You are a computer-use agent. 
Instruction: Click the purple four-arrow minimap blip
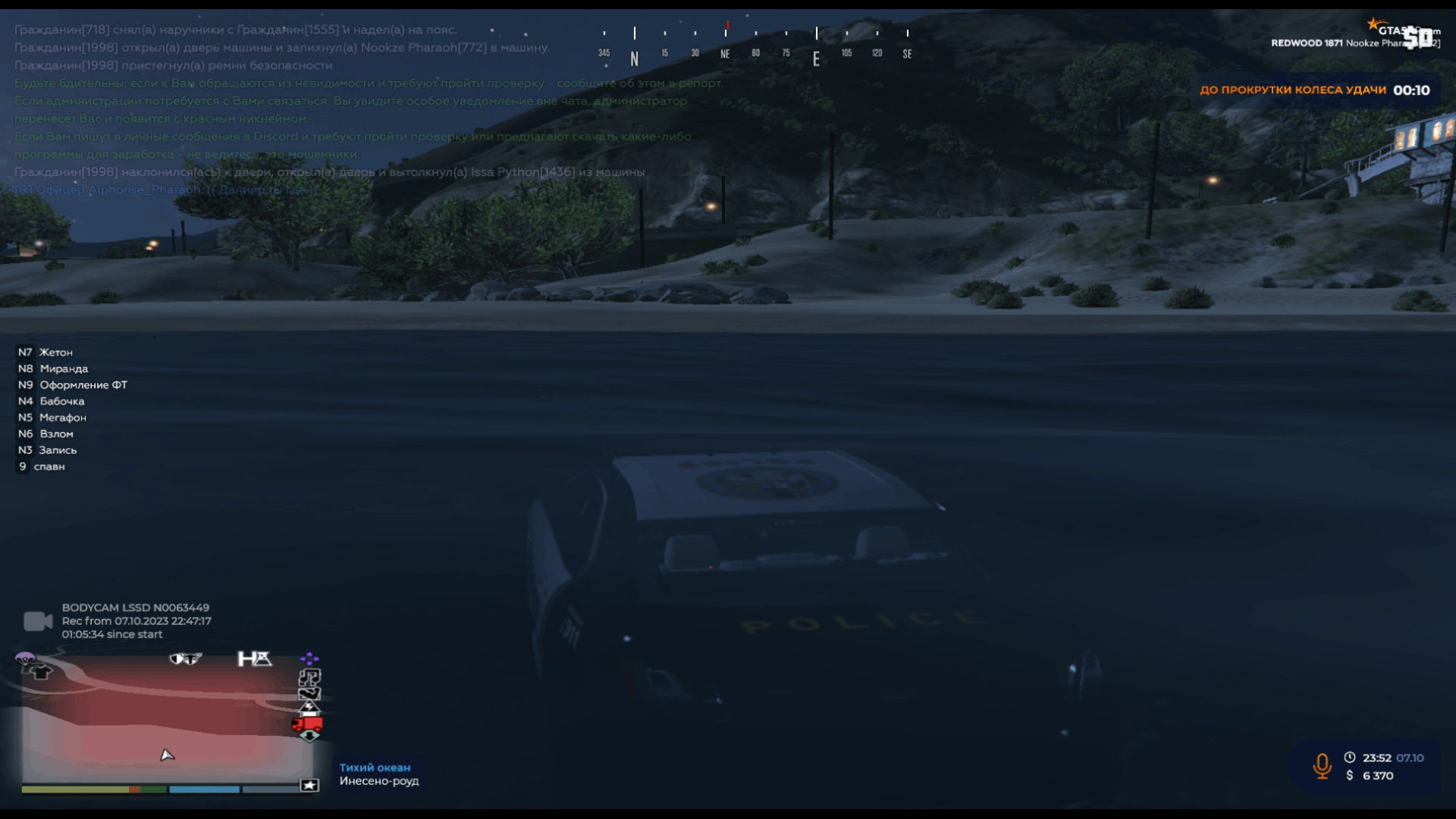[309, 658]
